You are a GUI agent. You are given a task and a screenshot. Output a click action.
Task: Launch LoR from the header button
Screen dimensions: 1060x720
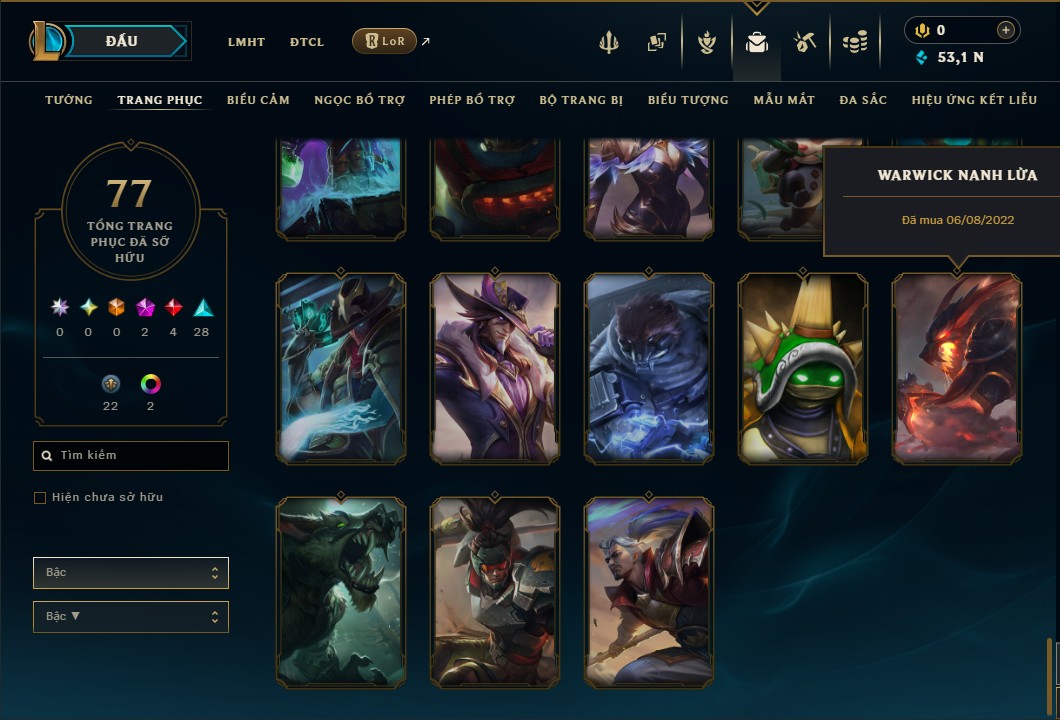pyautogui.click(x=385, y=41)
